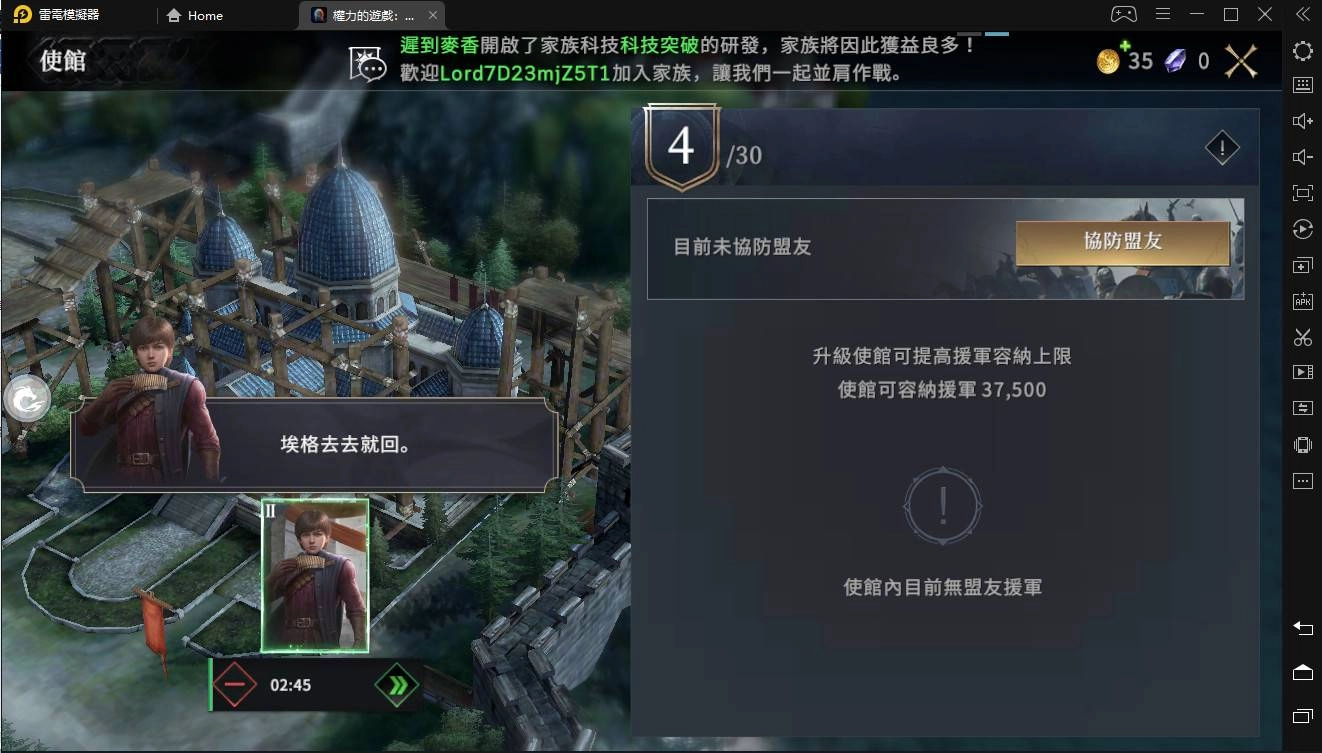This screenshot has height=753, width=1322.
Task: Decrease emulator volume
Action: (x=1302, y=156)
